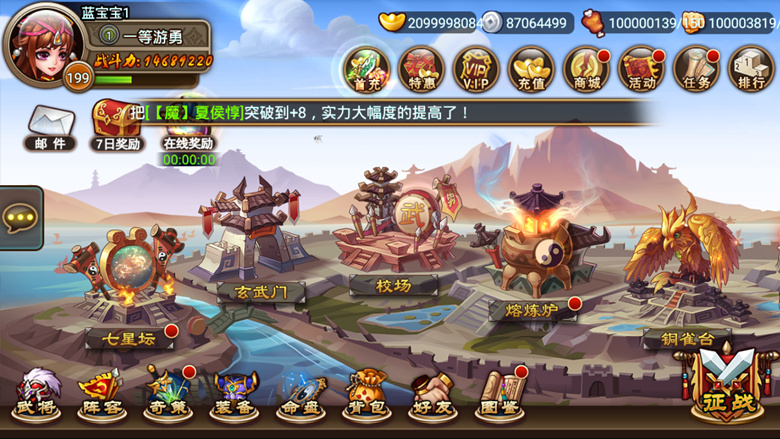
Task: Open the 任务 quest list
Action: 696,68
